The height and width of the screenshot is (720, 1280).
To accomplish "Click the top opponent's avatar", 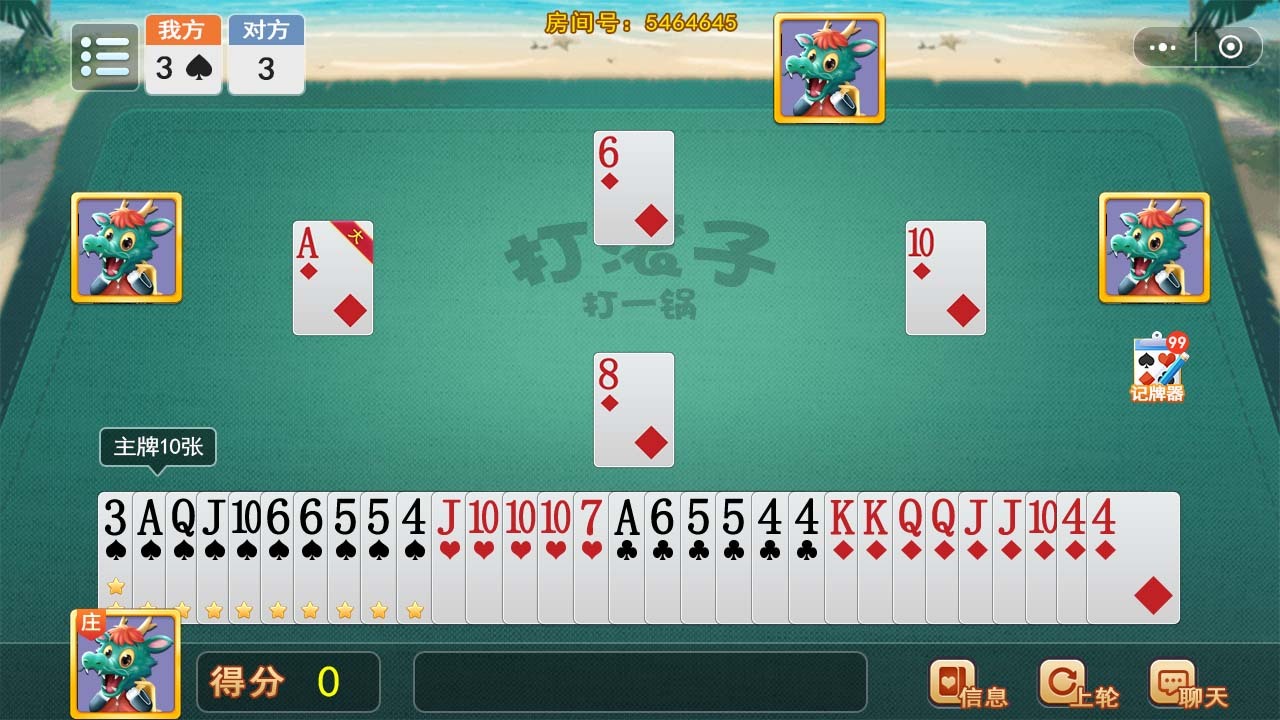I will point(828,64).
